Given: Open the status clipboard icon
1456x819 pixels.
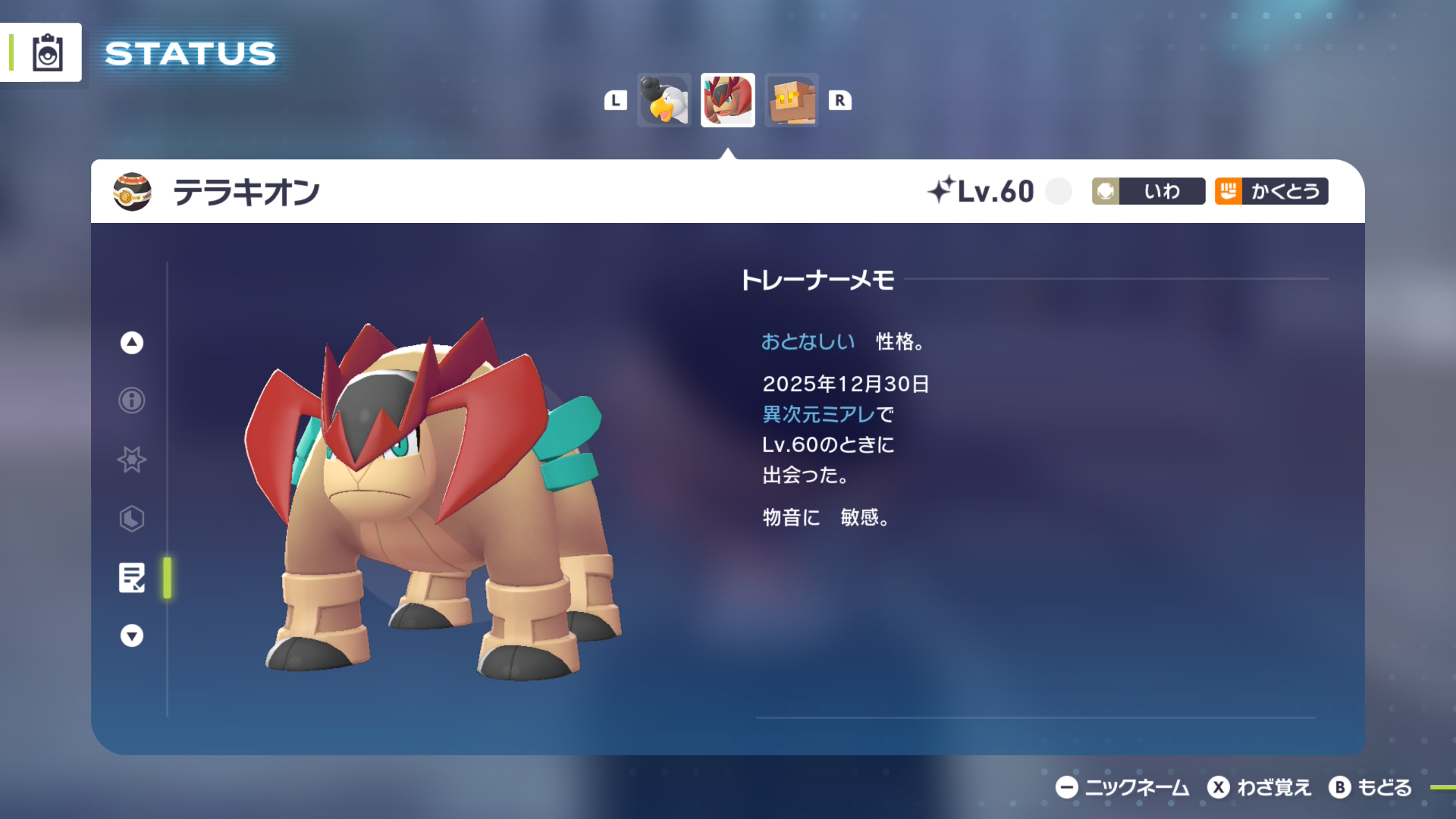Looking at the screenshot, I should point(47,53).
